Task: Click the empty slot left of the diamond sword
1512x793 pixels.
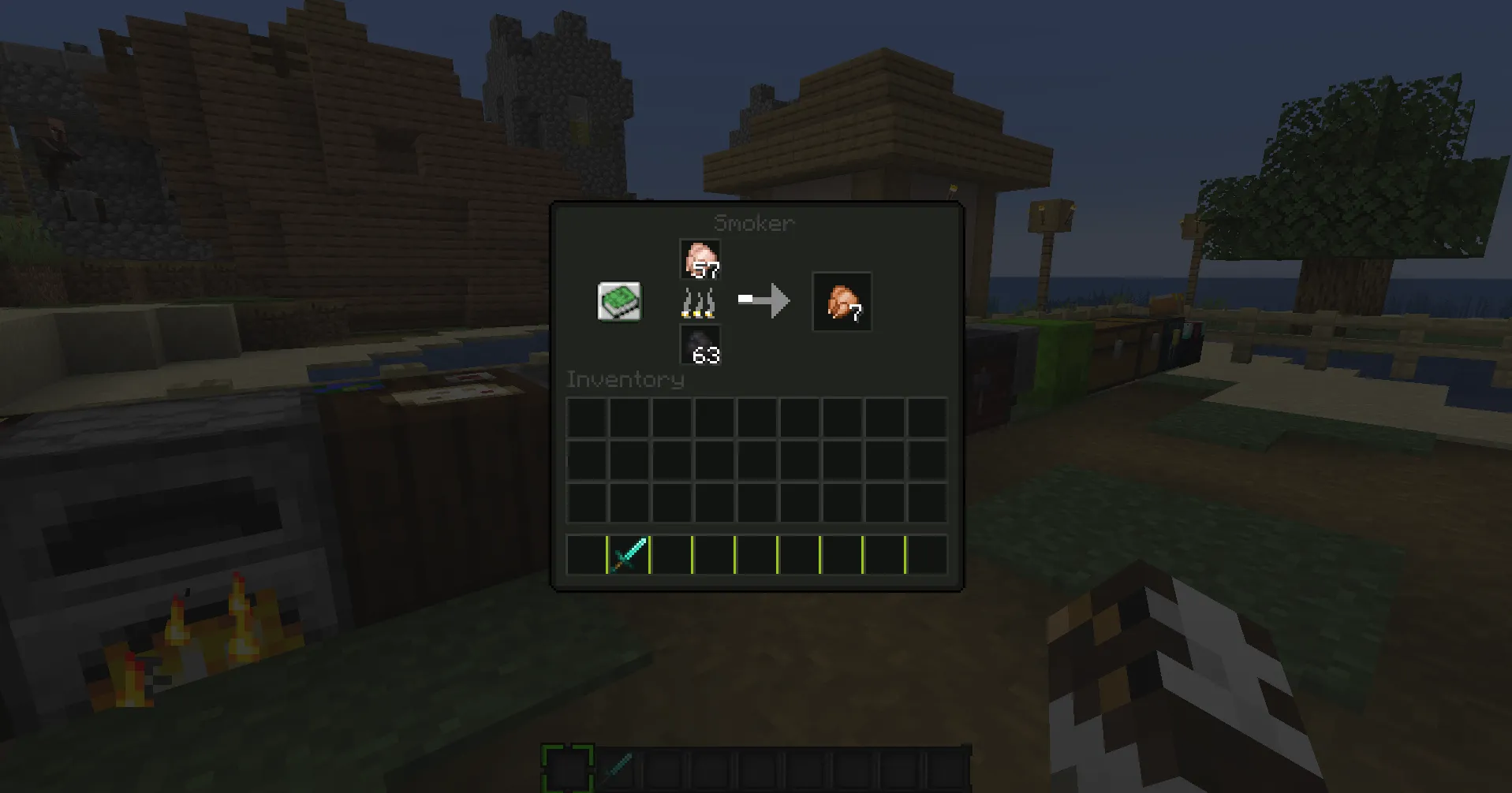Action: pyautogui.click(x=585, y=554)
